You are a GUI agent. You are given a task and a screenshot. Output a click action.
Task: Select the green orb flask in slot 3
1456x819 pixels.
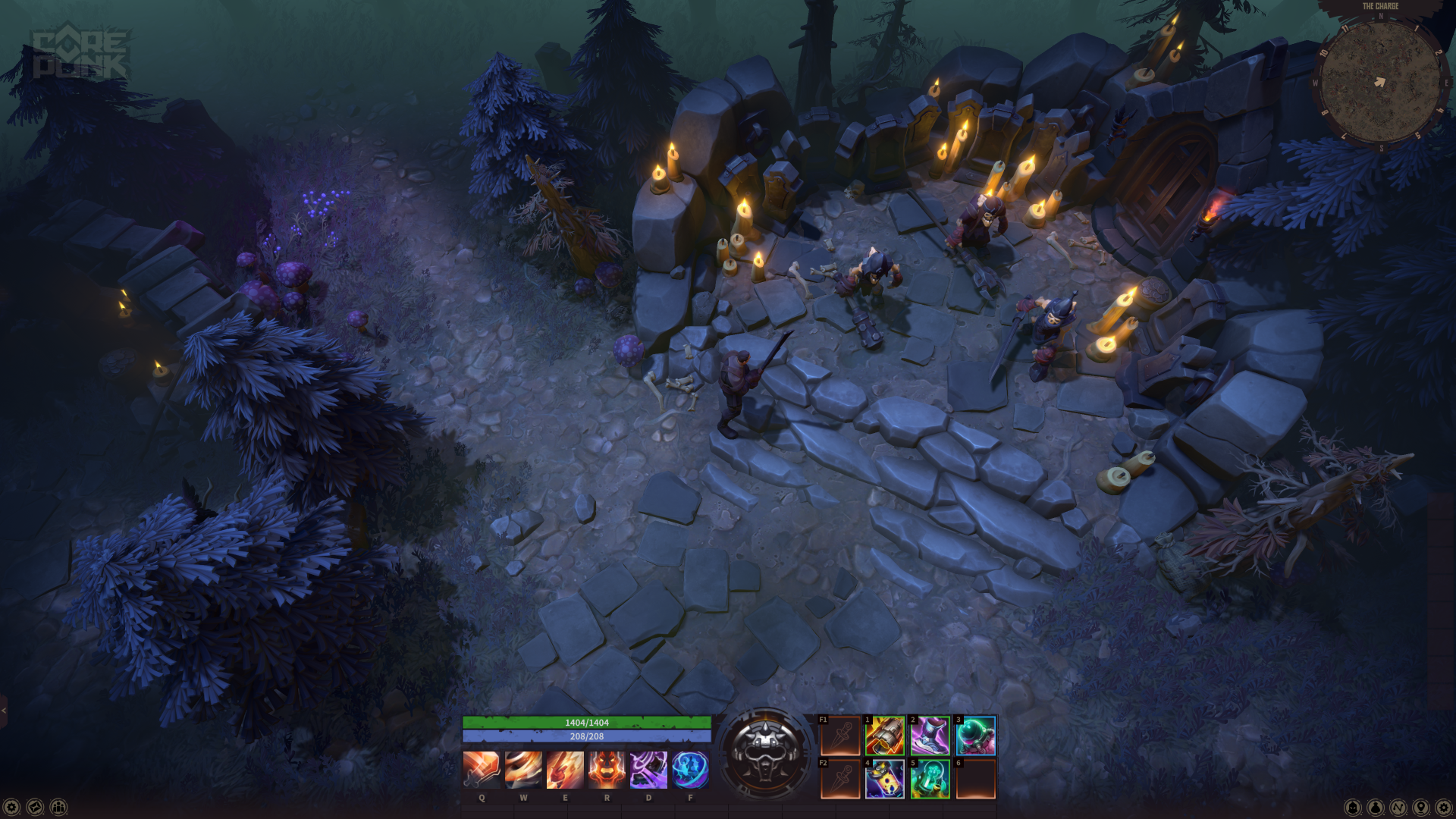pyautogui.click(x=975, y=736)
